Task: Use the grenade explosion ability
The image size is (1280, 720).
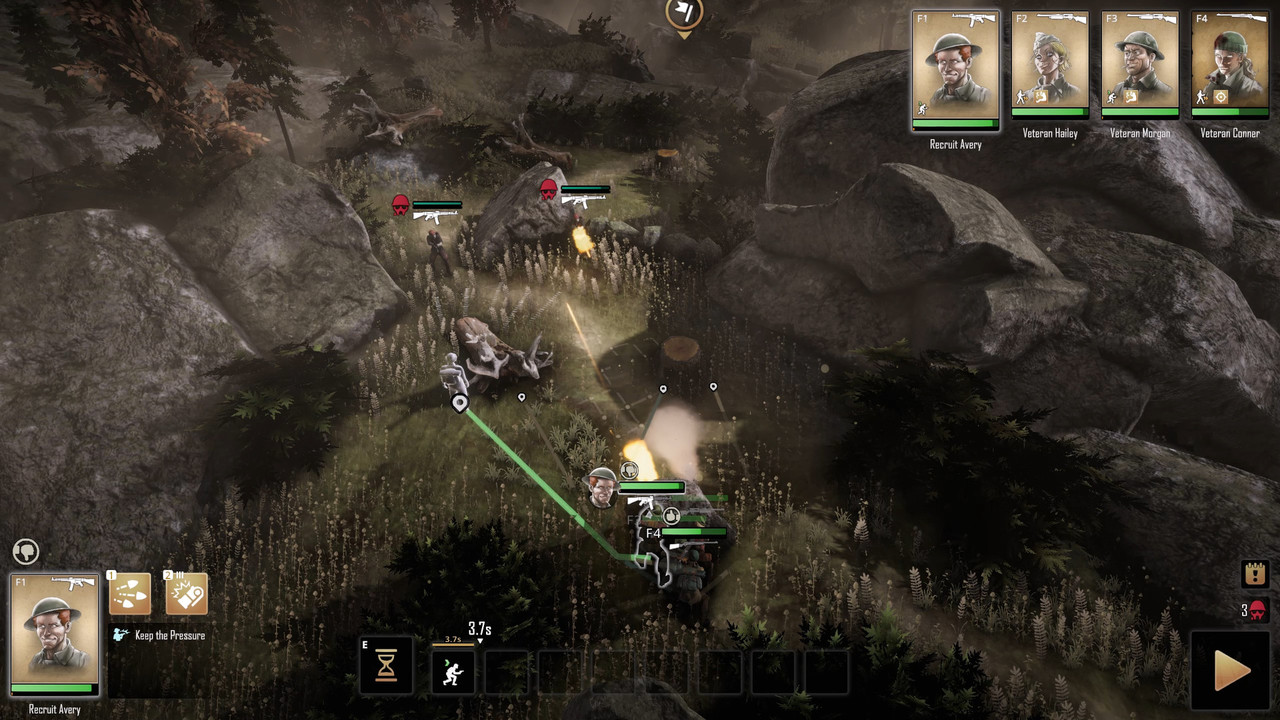Action: [x=186, y=594]
